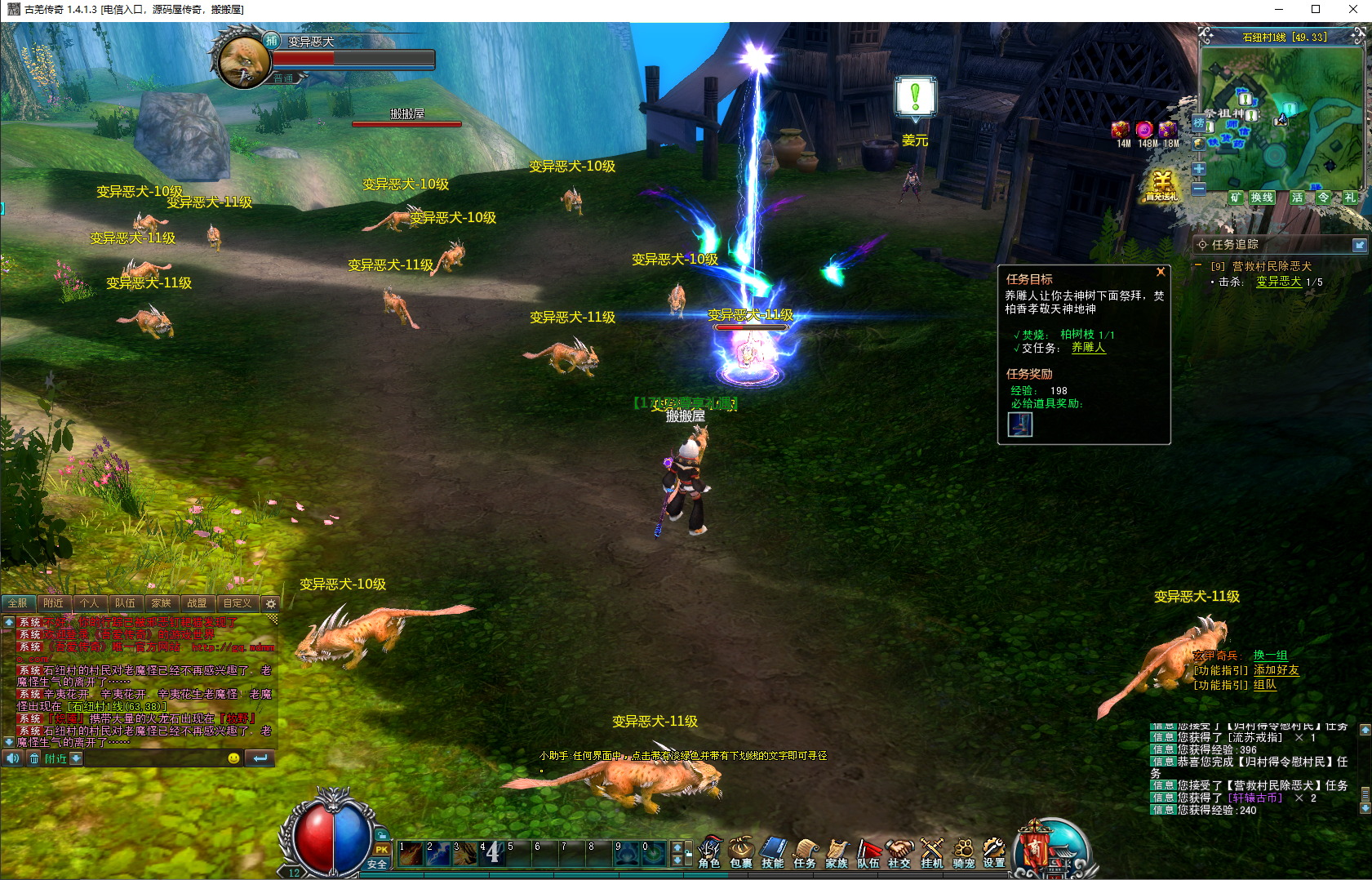Open the 技能 skills book
The image size is (1372, 880).
click(773, 852)
